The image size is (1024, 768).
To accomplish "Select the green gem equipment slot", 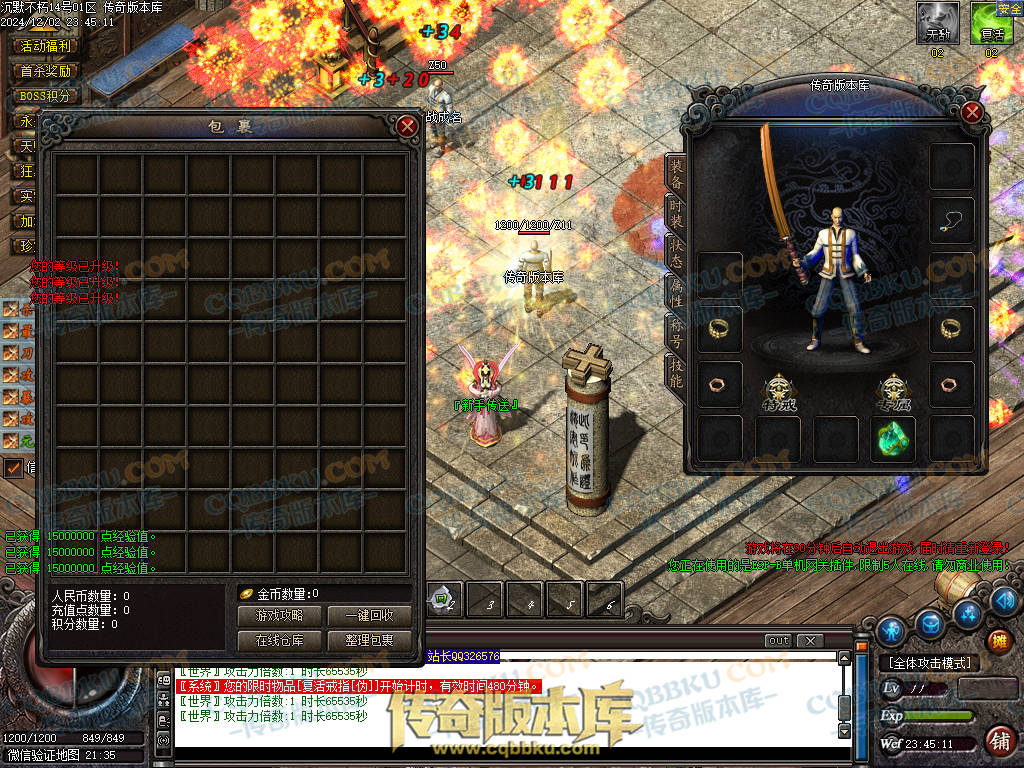I will 892,439.
